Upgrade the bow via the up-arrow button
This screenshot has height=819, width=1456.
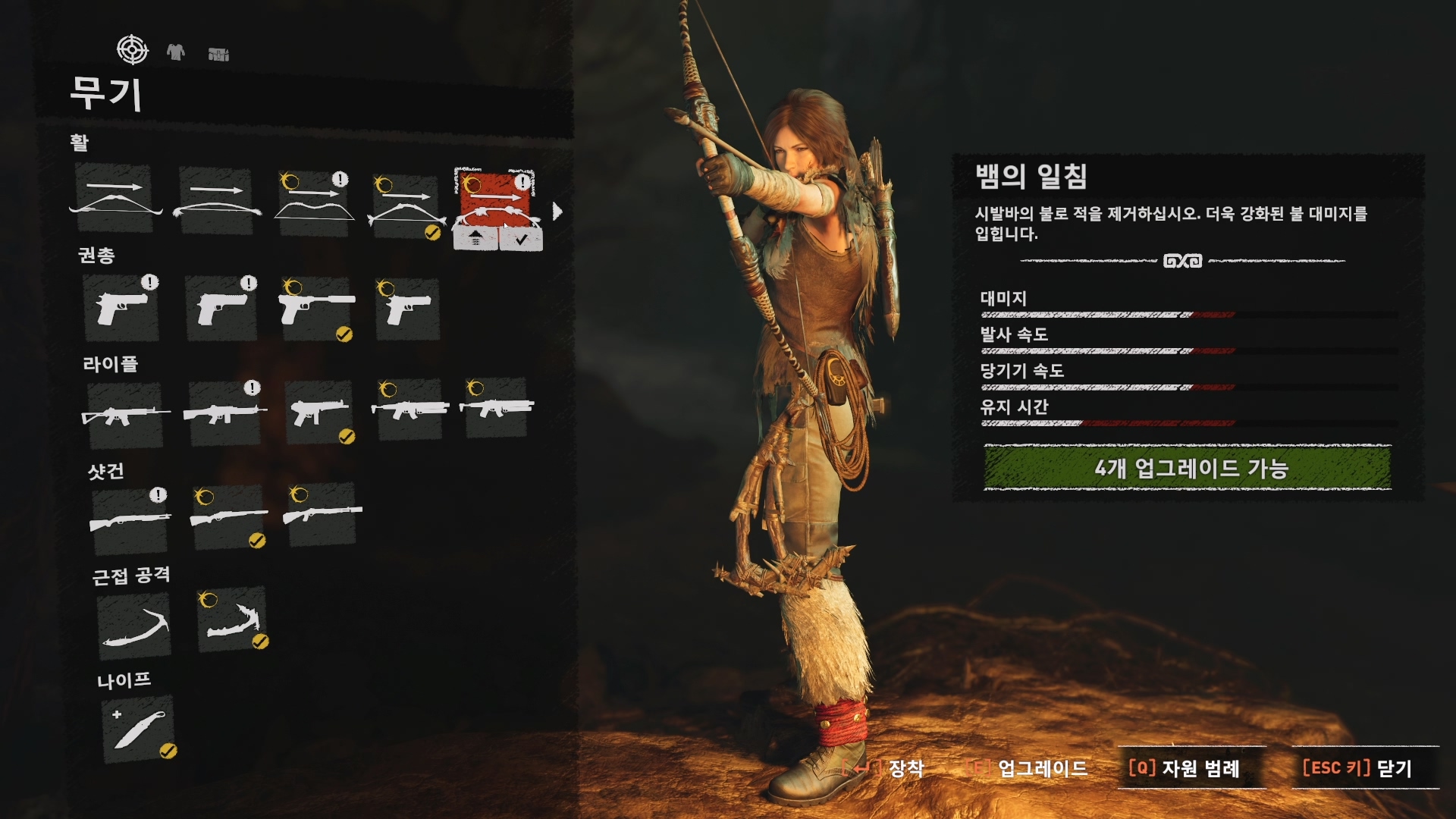[x=475, y=239]
